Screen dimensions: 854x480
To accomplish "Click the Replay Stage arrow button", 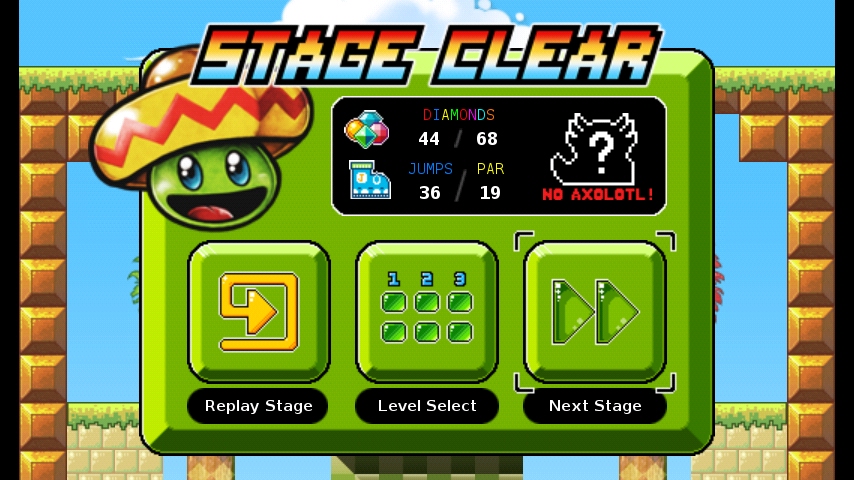I will click(x=259, y=312).
